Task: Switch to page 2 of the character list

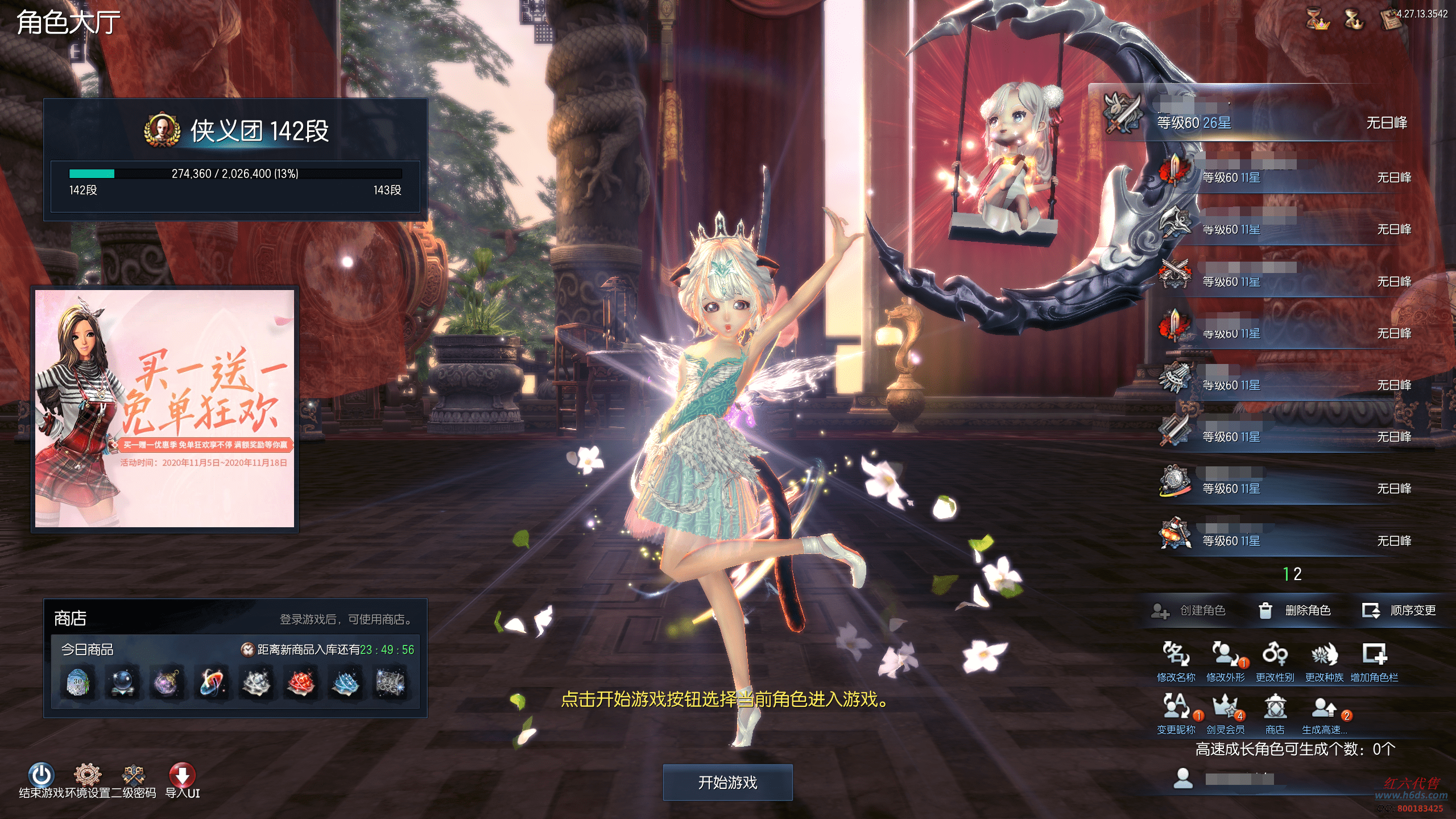Action: [x=1298, y=574]
